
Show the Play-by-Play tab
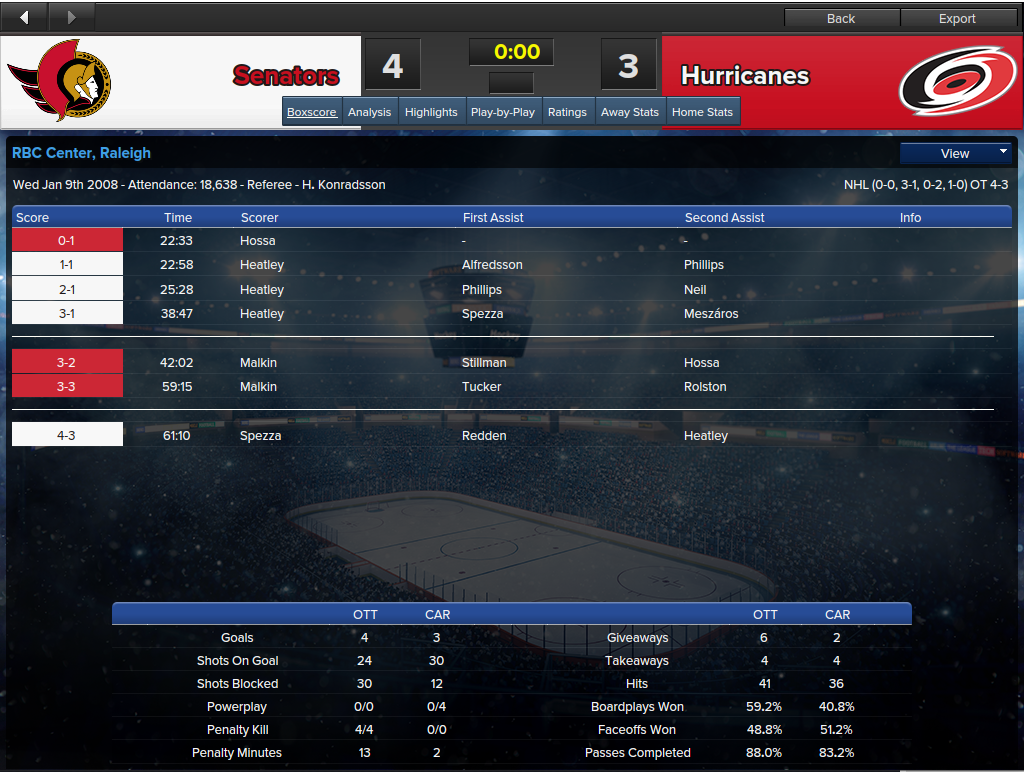coord(502,112)
